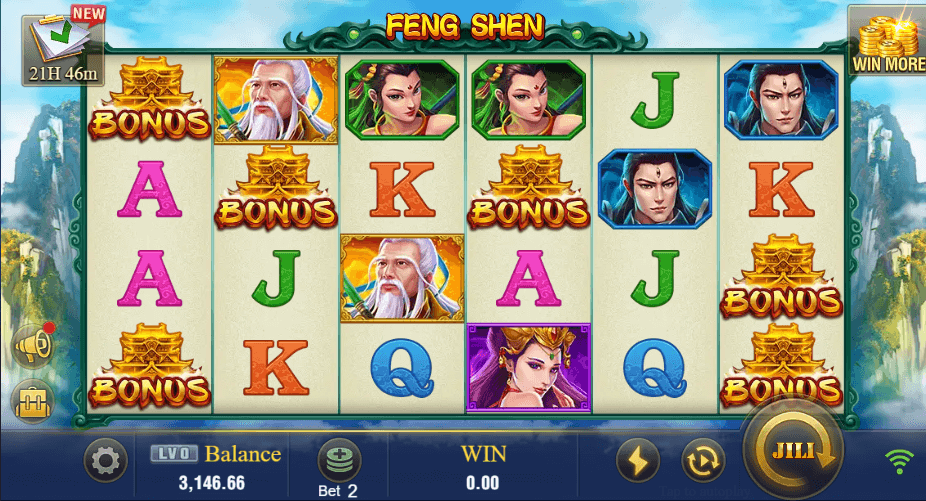
Task: Open the gear settings menu
Action: (104, 461)
